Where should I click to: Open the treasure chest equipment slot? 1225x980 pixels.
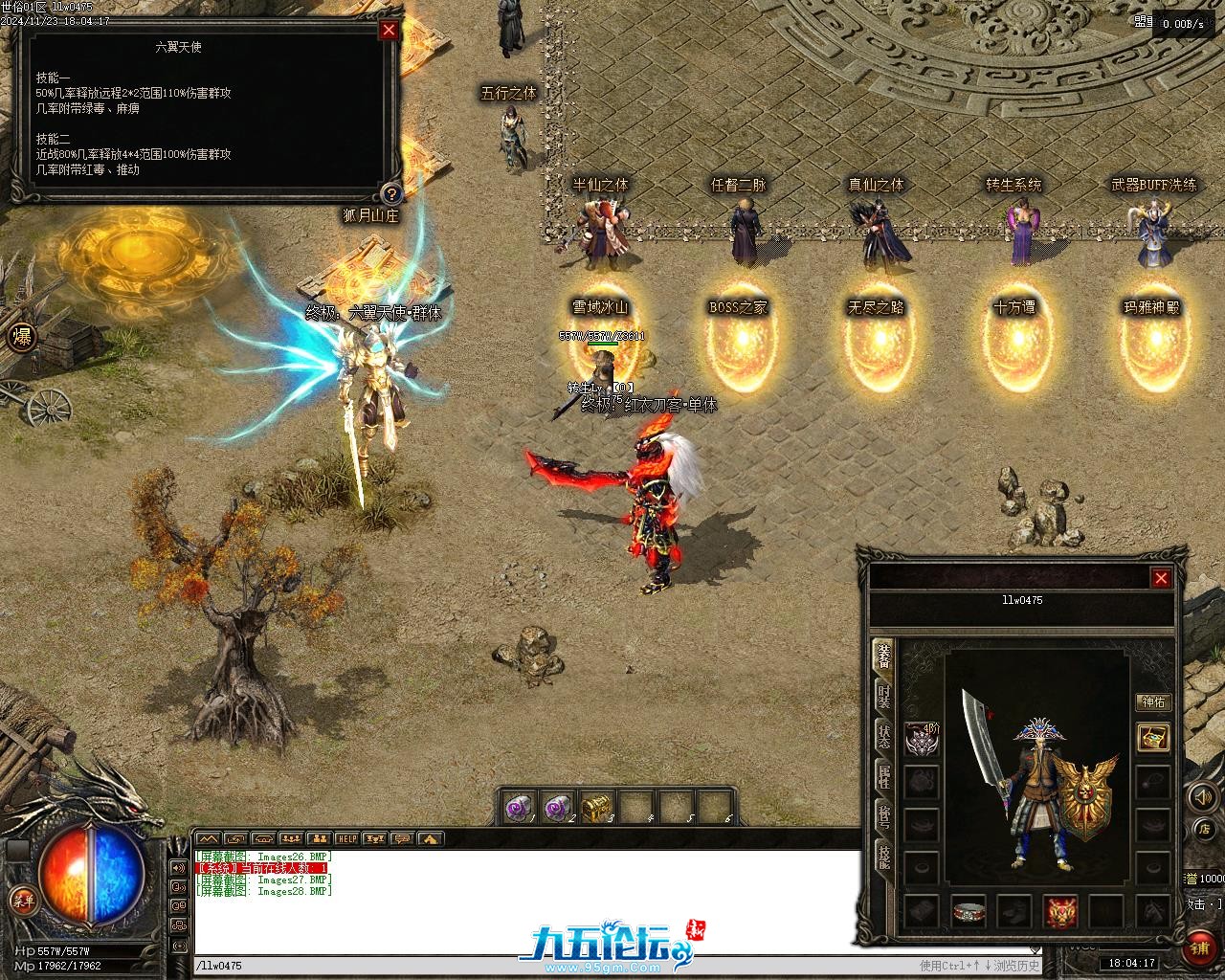[x=1153, y=737]
